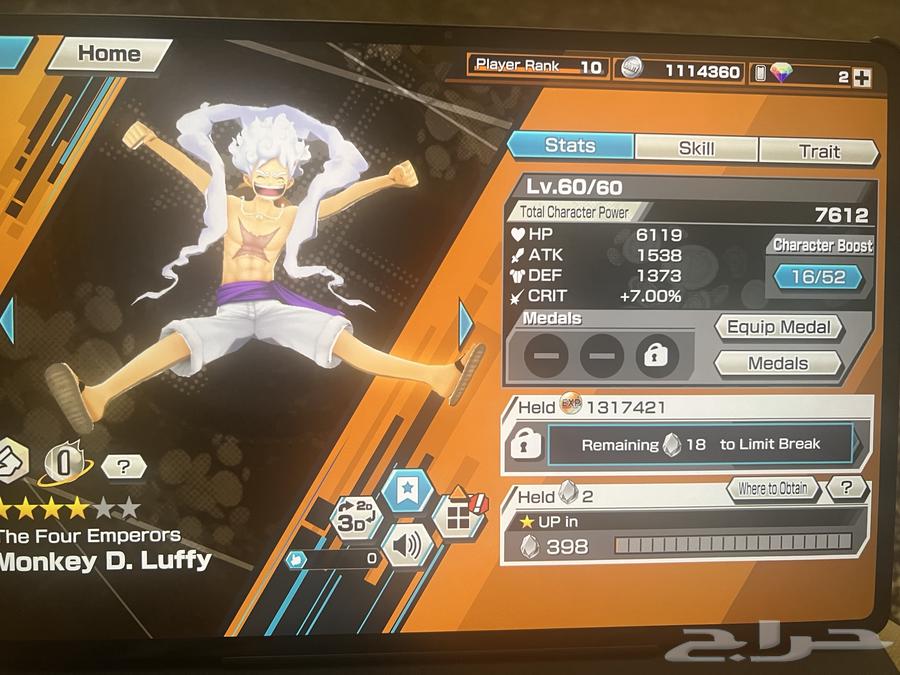
Task: Add more rainbow diamonds with plus button
Action: pos(861,76)
